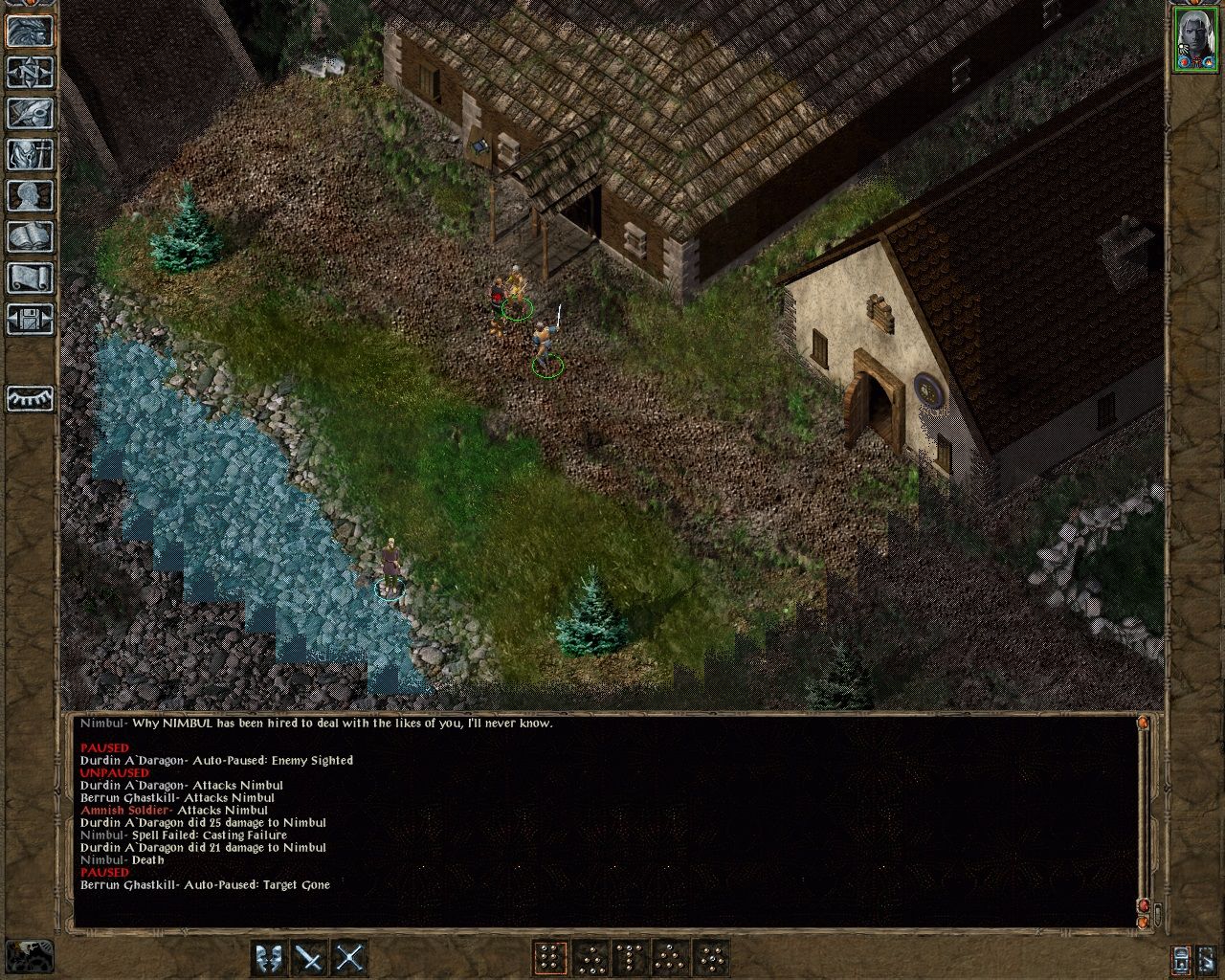Screen dimensions: 1225x980
Task: Open the journal with the quill-and-scroll icon
Action: click(29, 115)
